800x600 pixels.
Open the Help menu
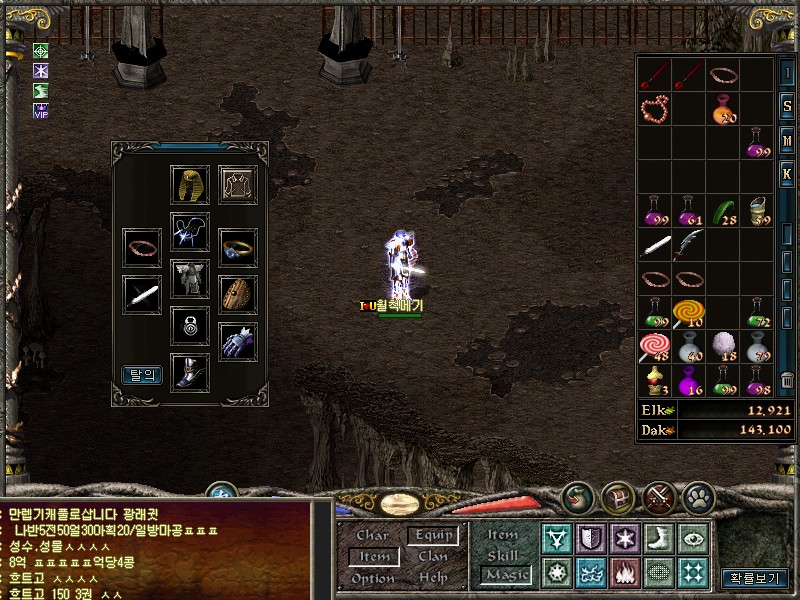click(432, 578)
